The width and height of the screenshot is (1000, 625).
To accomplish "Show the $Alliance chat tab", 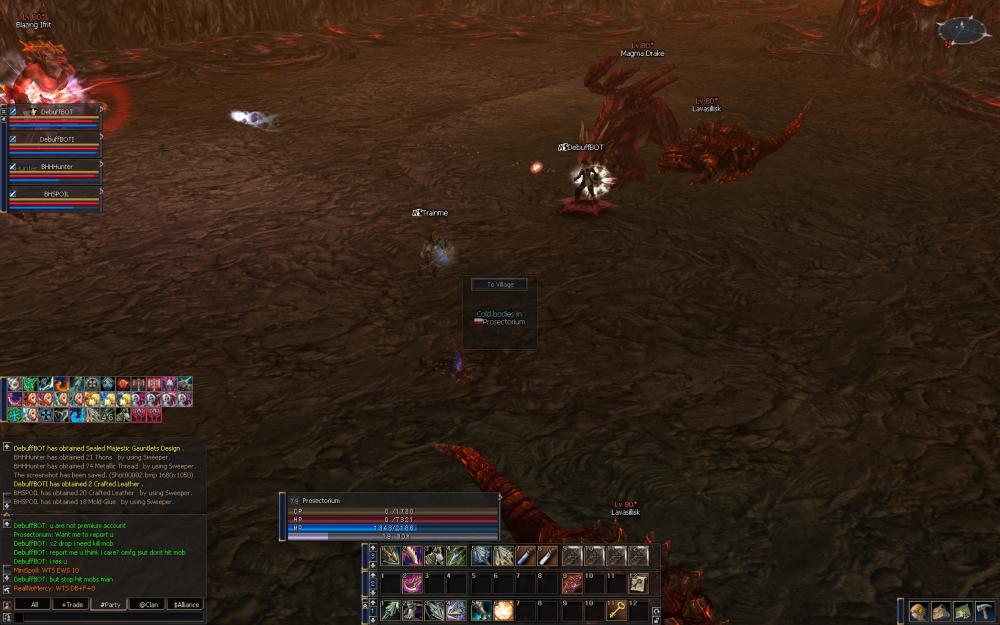I will [184, 604].
